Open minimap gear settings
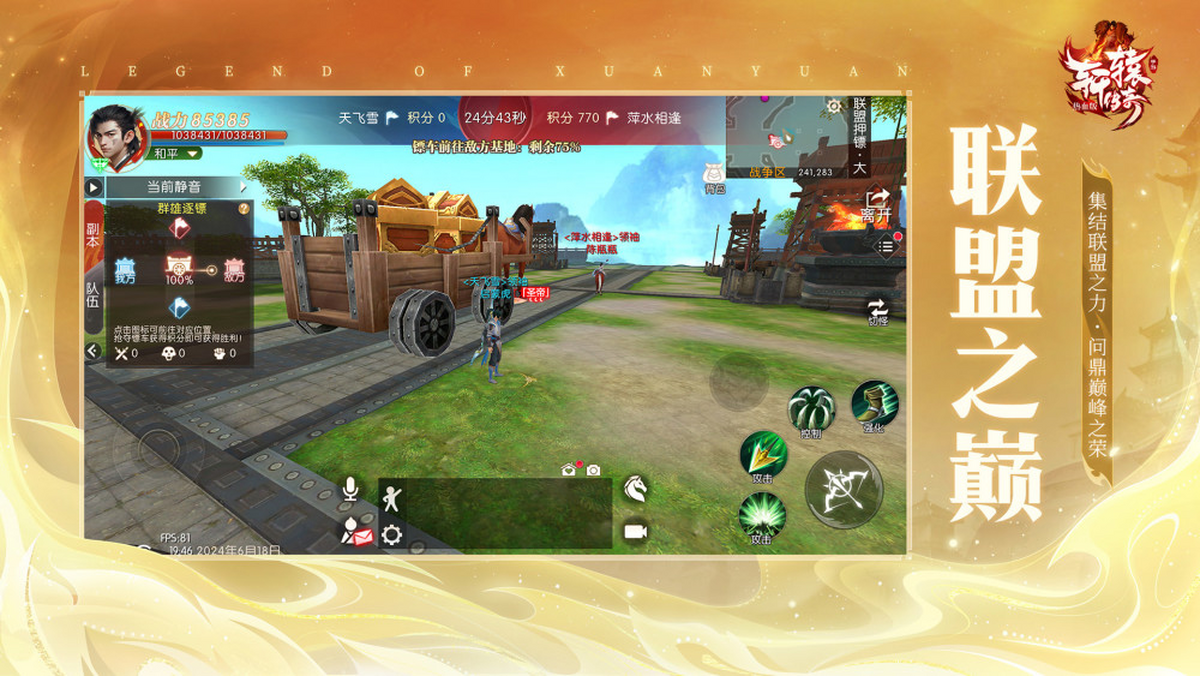Viewport: 1200px width, 676px height. [x=834, y=106]
